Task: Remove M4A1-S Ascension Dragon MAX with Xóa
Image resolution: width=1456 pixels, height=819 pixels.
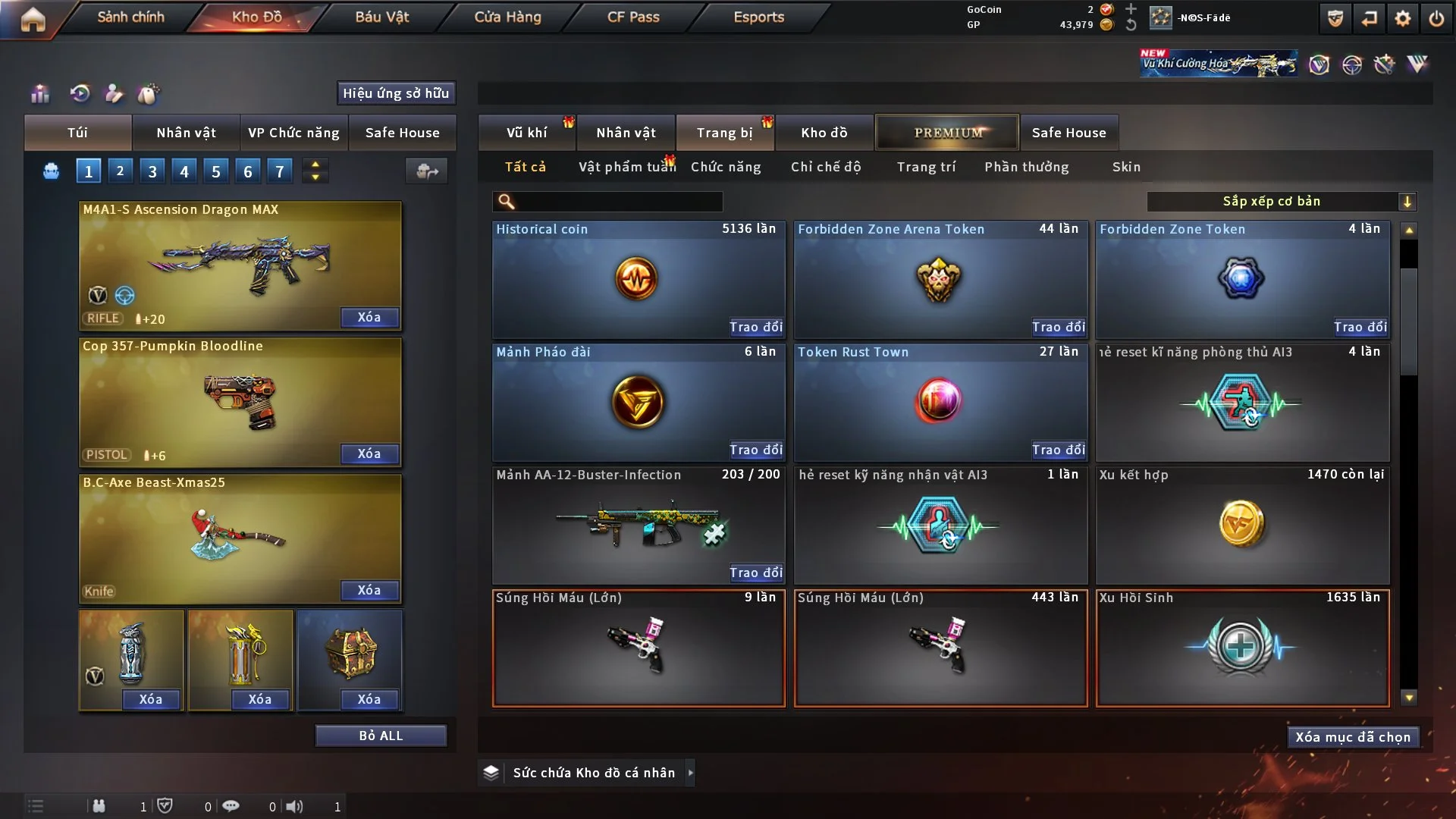Action: (369, 317)
